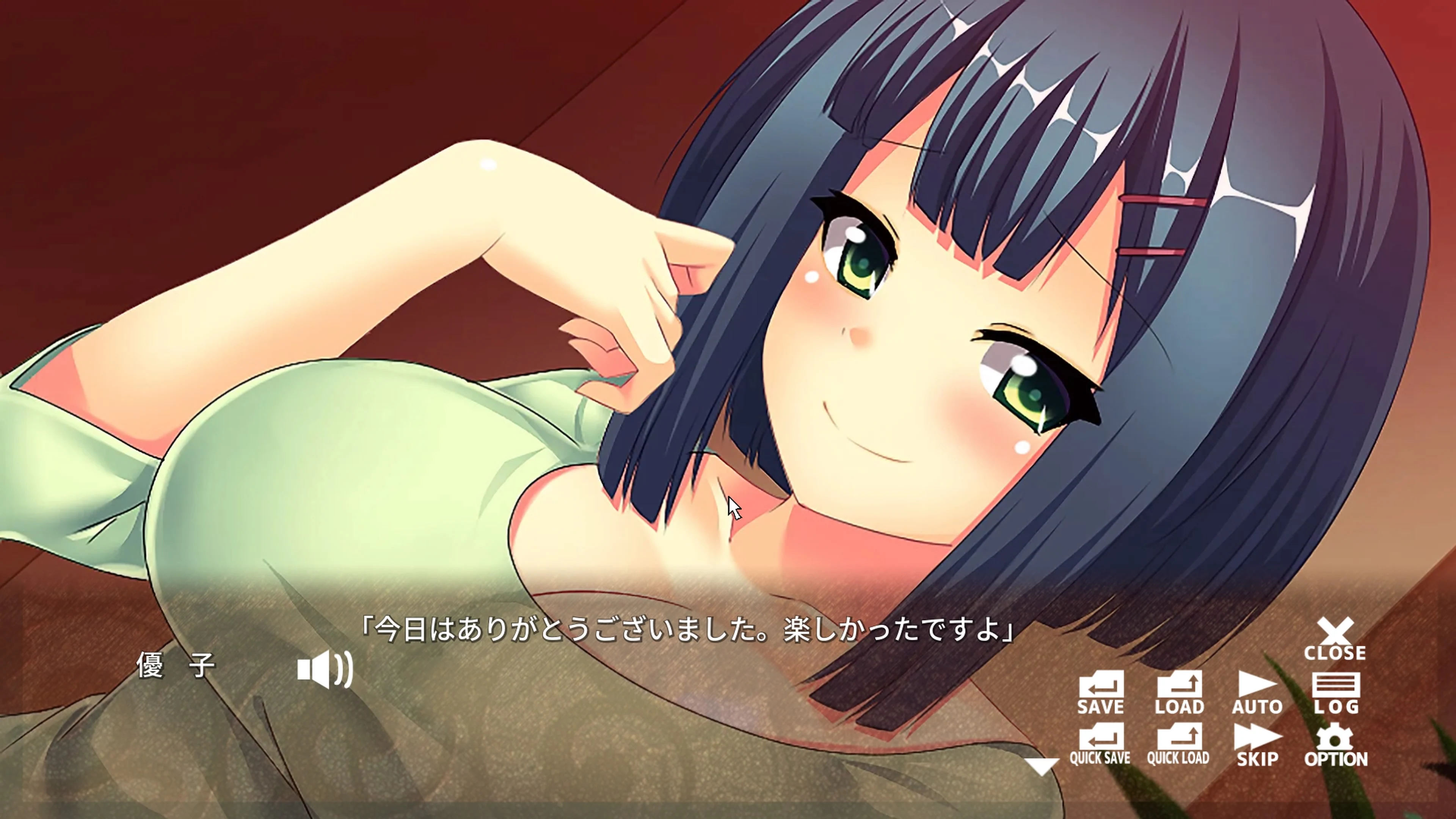Open the quick menu options panel
This screenshot has width=1456, height=819.
point(1334,737)
